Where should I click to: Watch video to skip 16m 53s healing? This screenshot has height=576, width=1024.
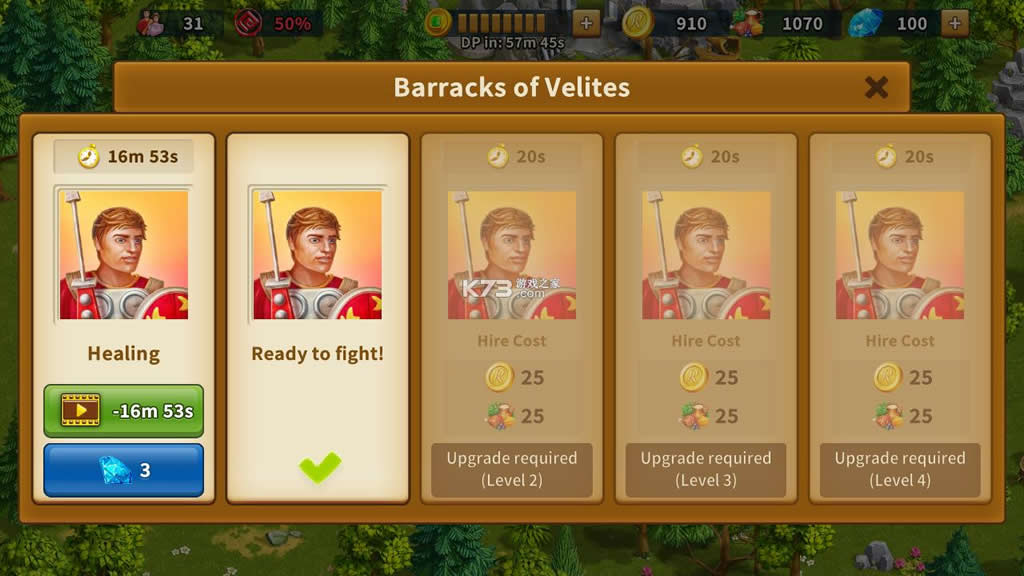click(124, 410)
